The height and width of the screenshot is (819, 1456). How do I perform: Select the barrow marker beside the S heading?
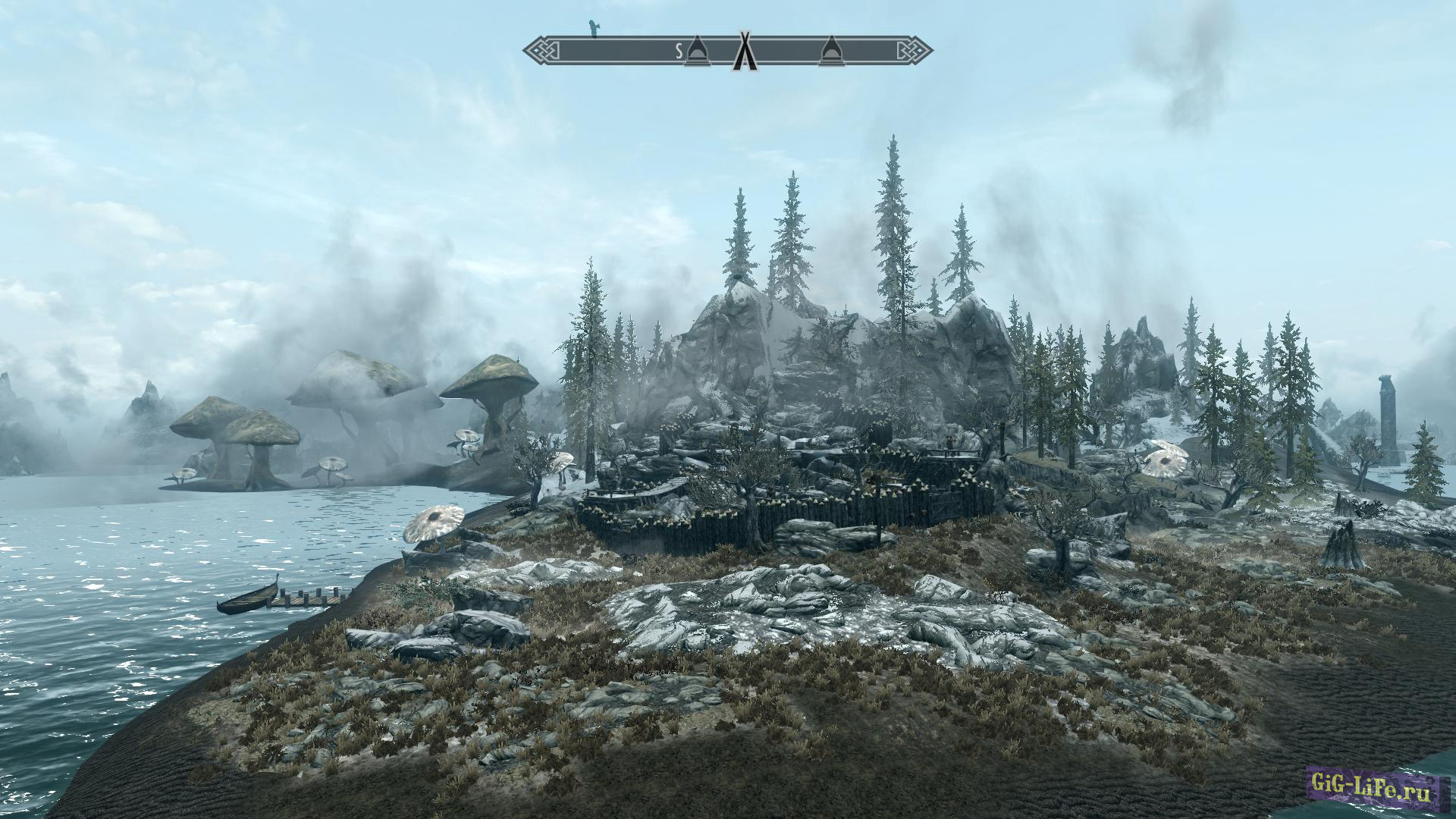coord(696,52)
